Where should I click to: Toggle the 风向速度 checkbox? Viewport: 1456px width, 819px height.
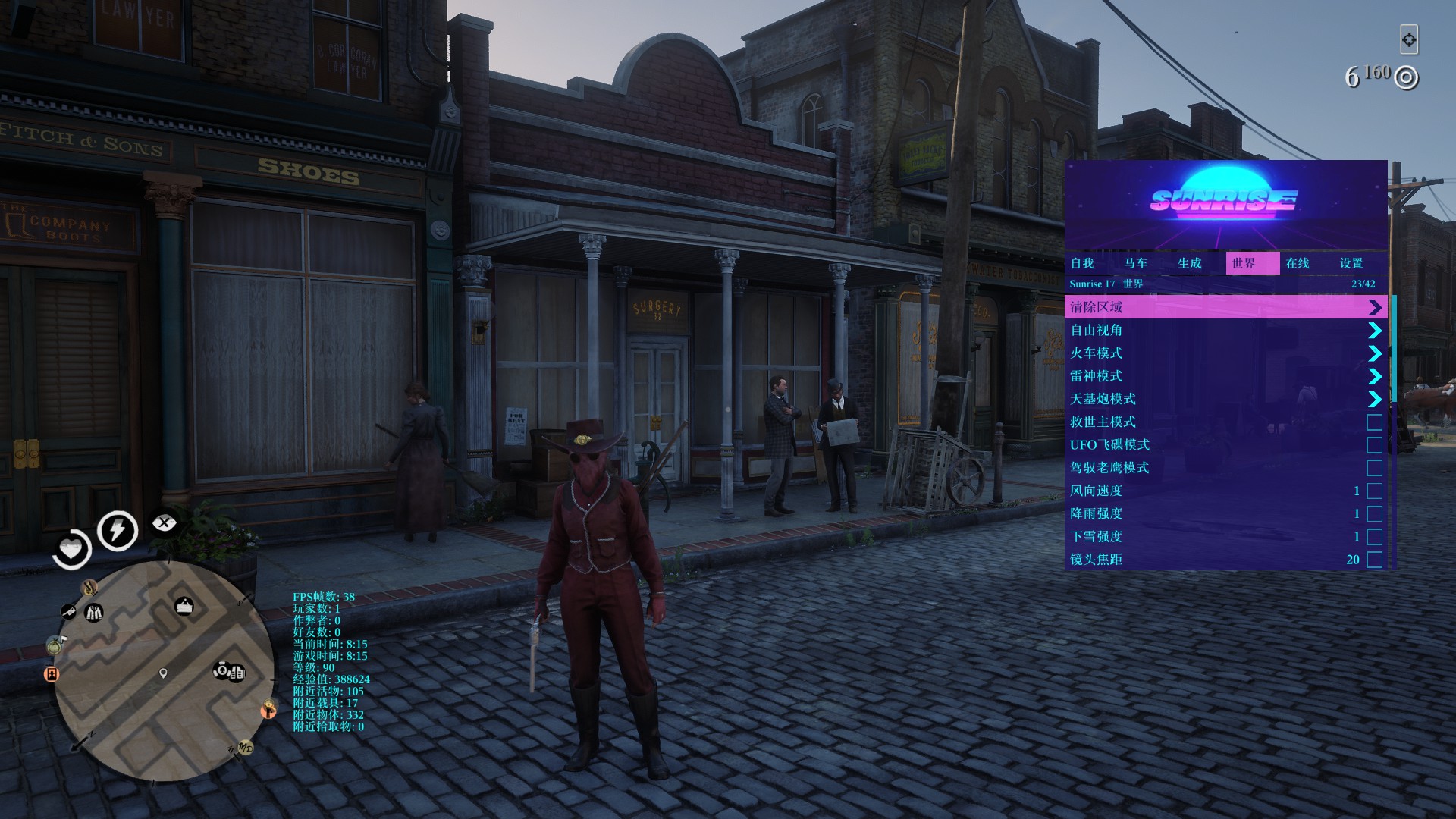[1374, 491]
